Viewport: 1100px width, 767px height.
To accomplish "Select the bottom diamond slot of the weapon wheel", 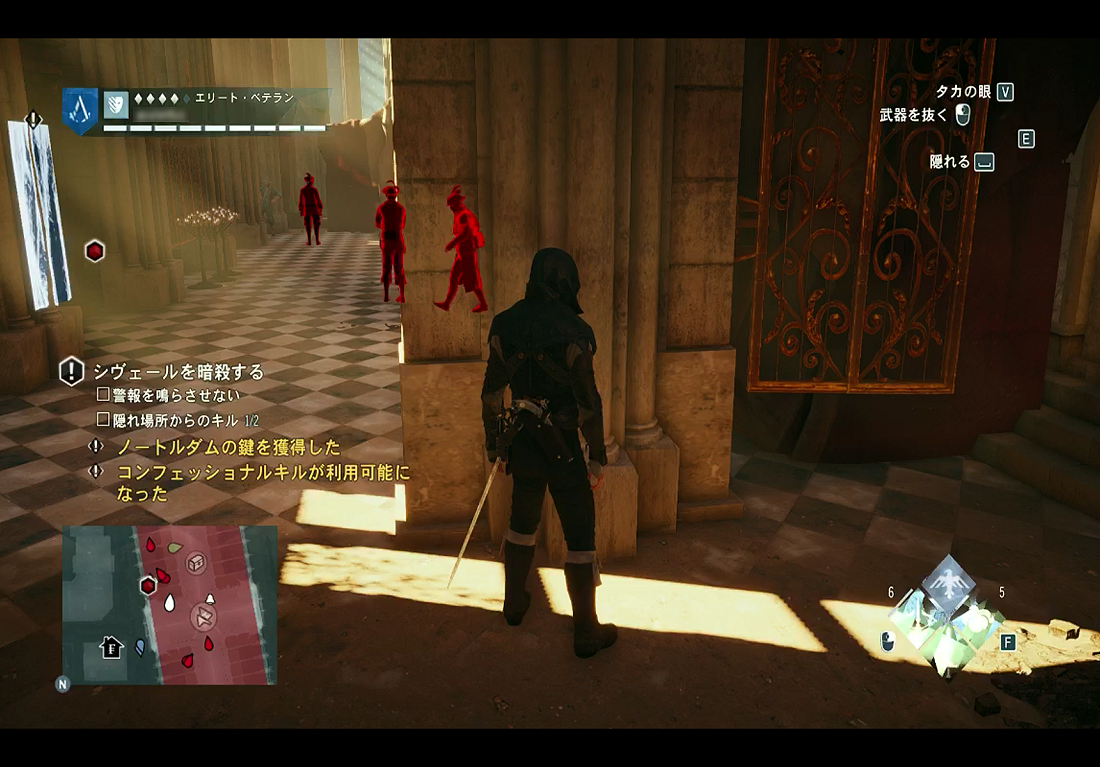I will tap(946, 650).
